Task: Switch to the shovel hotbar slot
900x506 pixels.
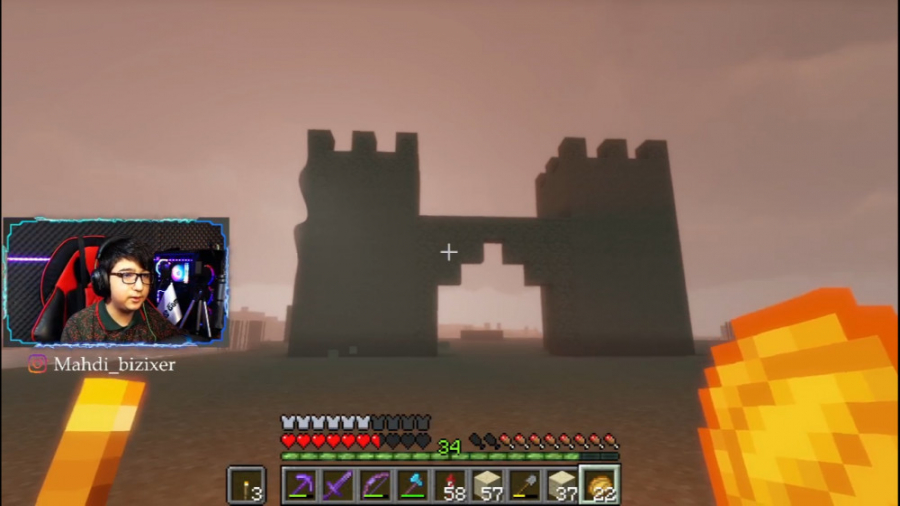Action: tap(524, 485)
